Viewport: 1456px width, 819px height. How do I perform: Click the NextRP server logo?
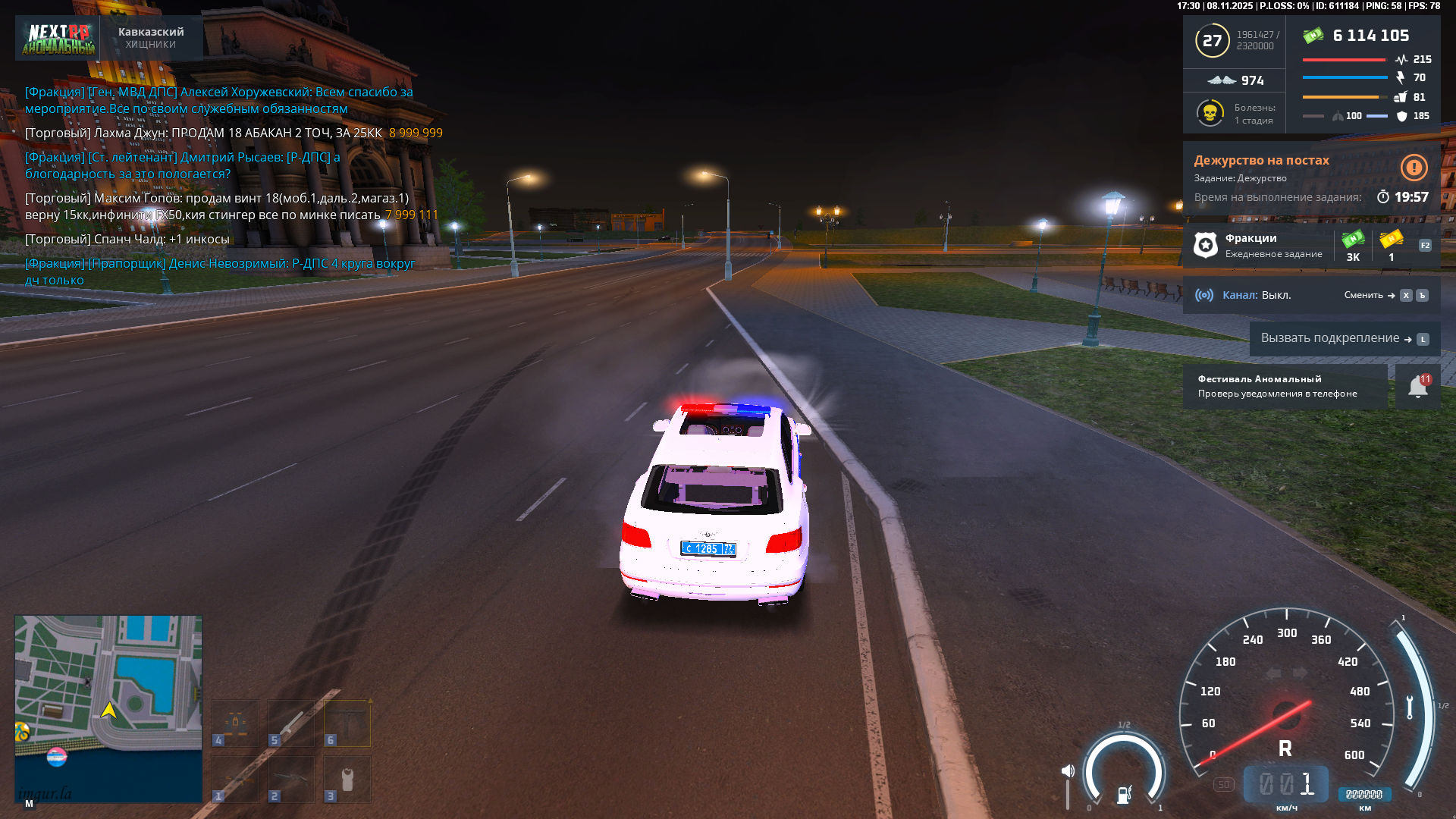pos(58,38)
